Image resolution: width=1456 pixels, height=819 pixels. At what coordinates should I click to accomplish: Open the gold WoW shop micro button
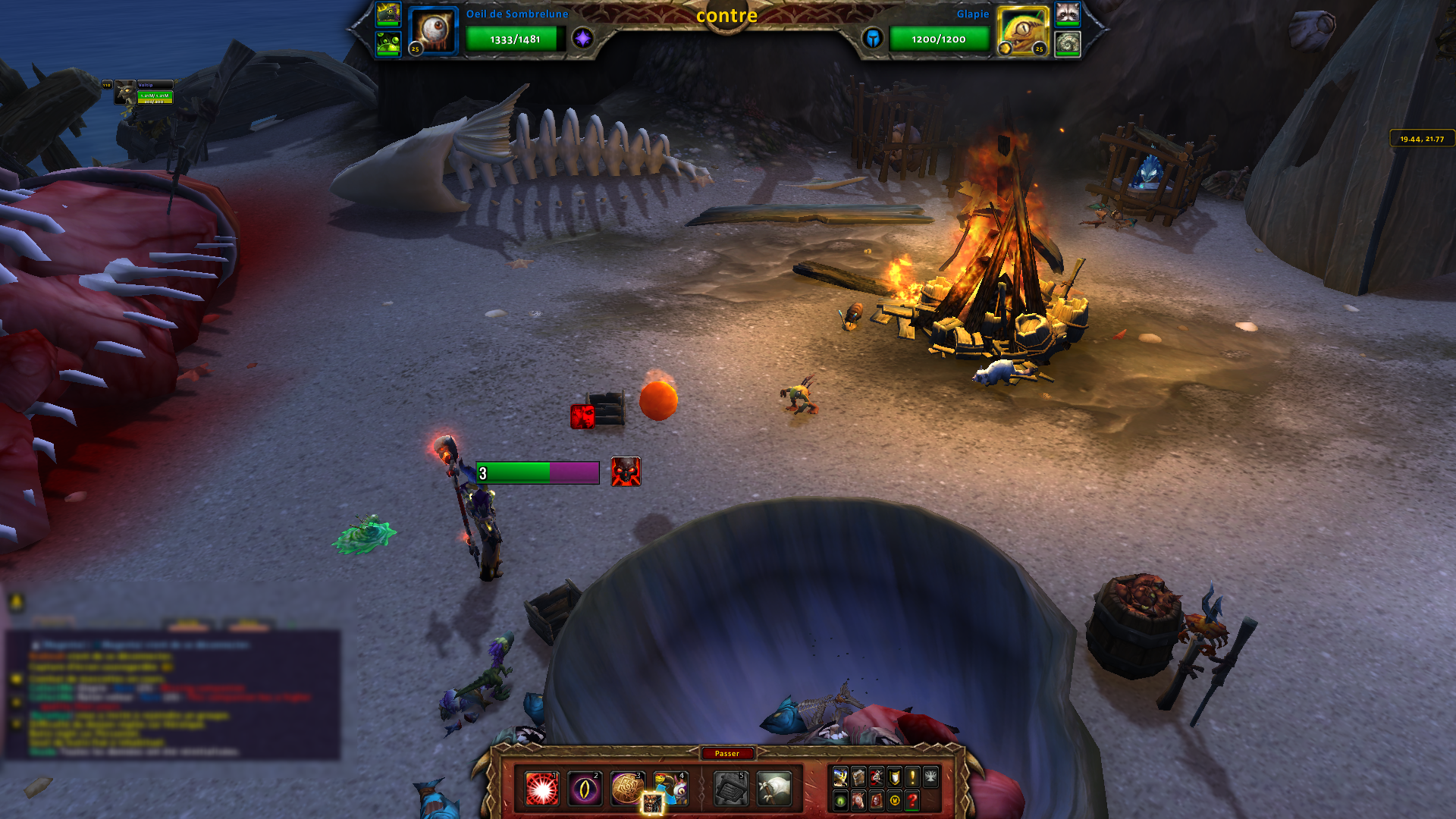[895, 800]
